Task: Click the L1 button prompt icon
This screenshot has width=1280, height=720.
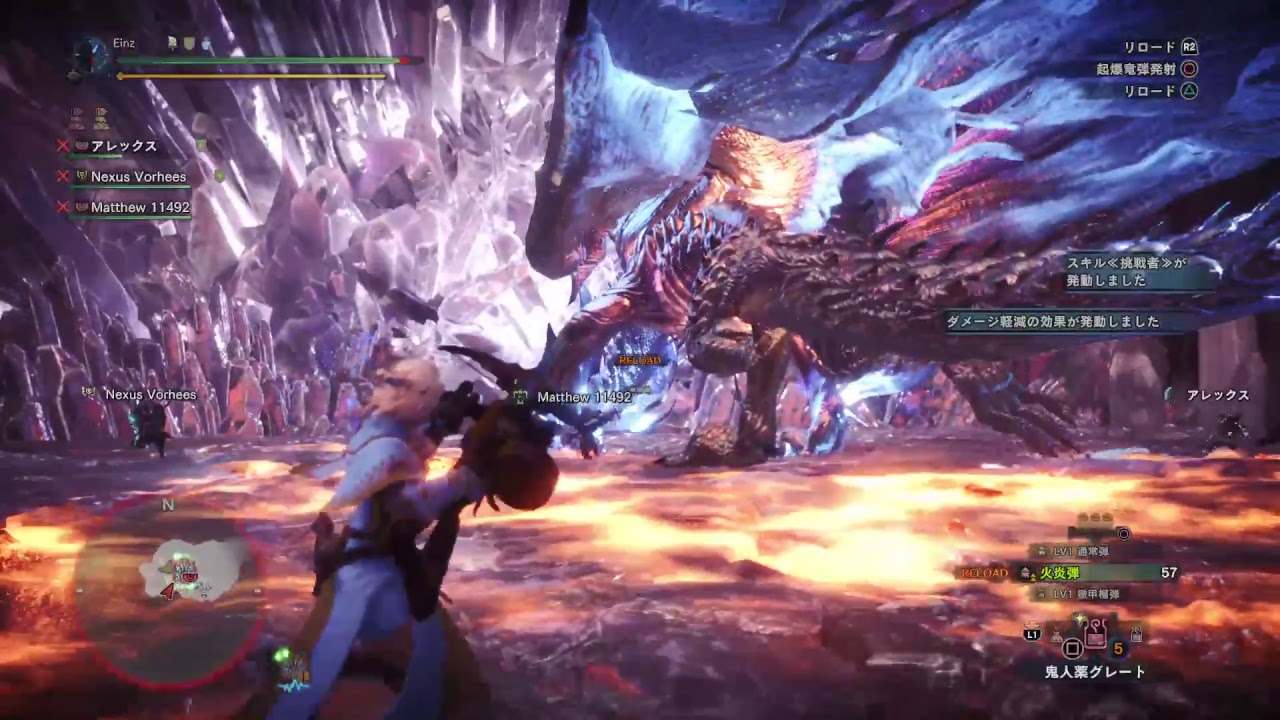Action: [1034, 633]
